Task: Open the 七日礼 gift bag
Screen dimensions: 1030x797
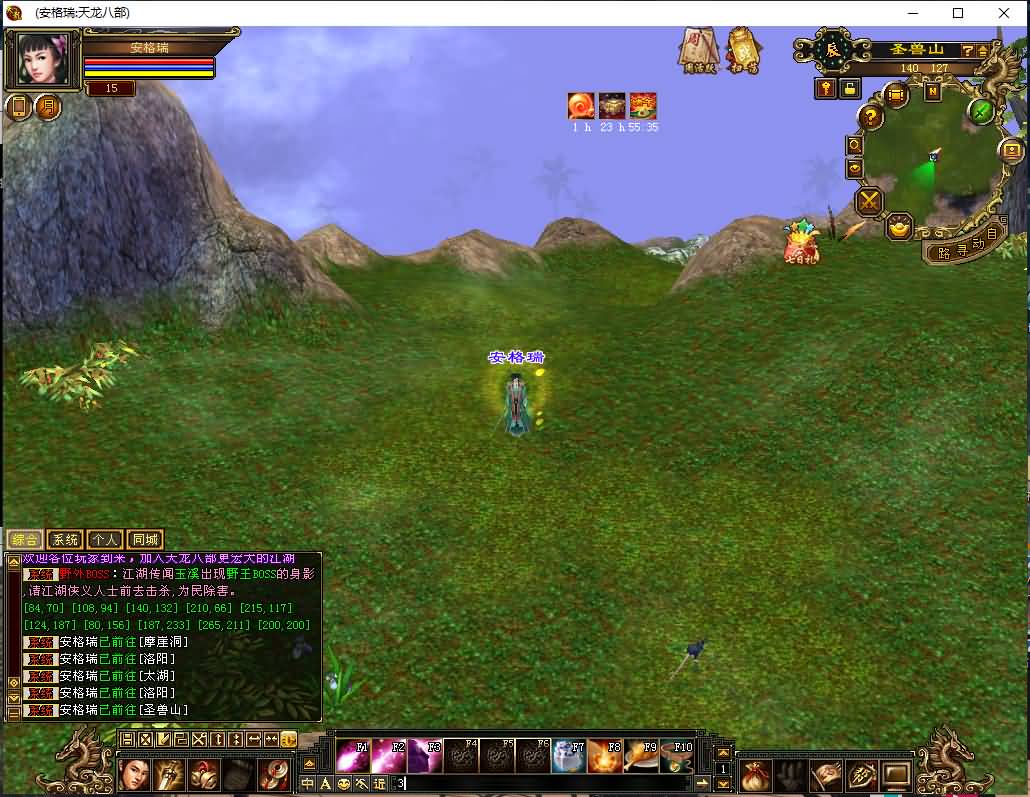Action: (x=801, y=243)
